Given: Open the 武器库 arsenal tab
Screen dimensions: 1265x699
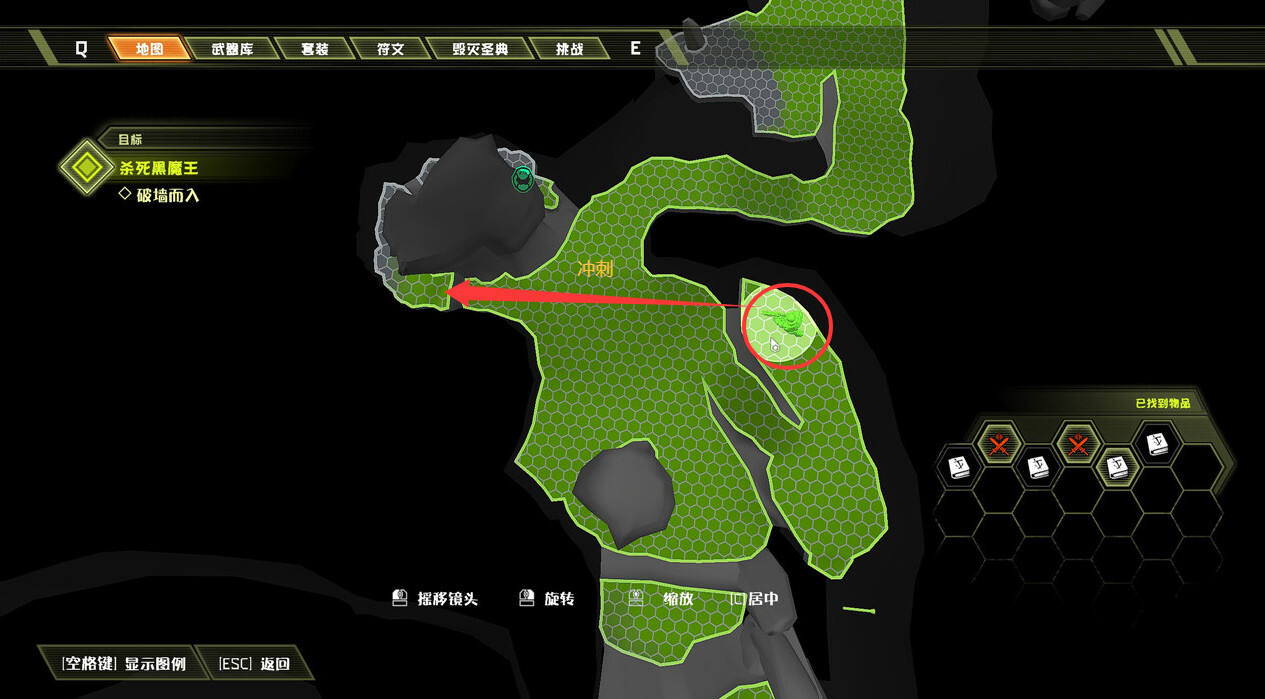Looking at the screenshot, I should click(x=231, y=48).
